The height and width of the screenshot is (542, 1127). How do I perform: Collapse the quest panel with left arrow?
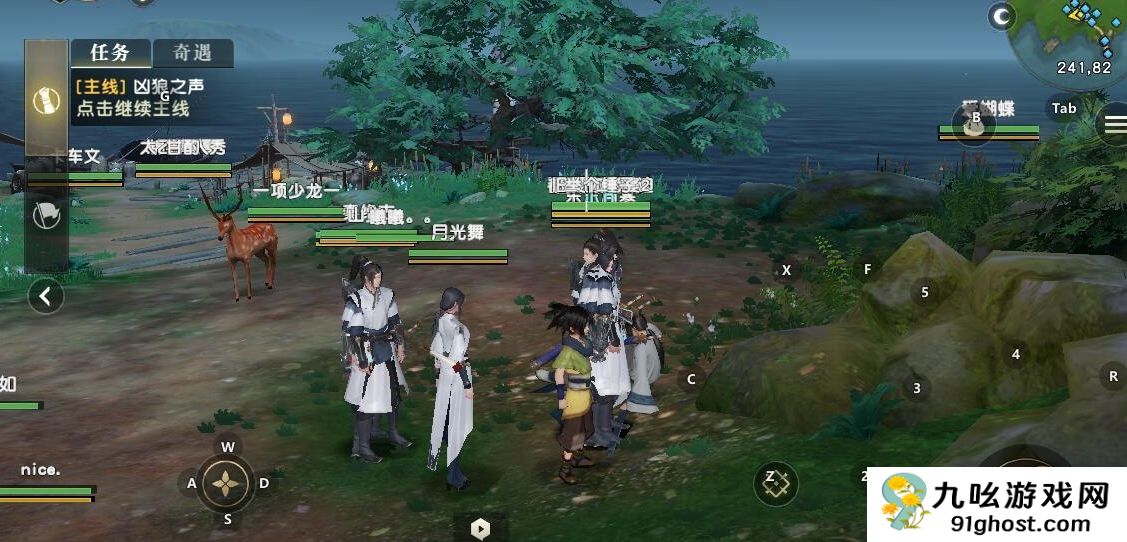46,295
